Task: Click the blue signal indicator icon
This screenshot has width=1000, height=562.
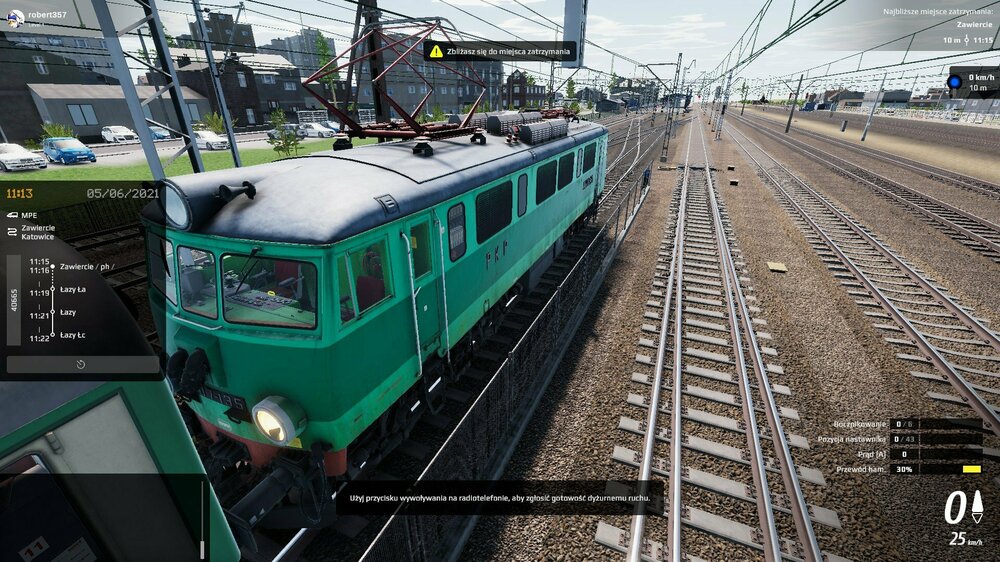Action: 954,81
